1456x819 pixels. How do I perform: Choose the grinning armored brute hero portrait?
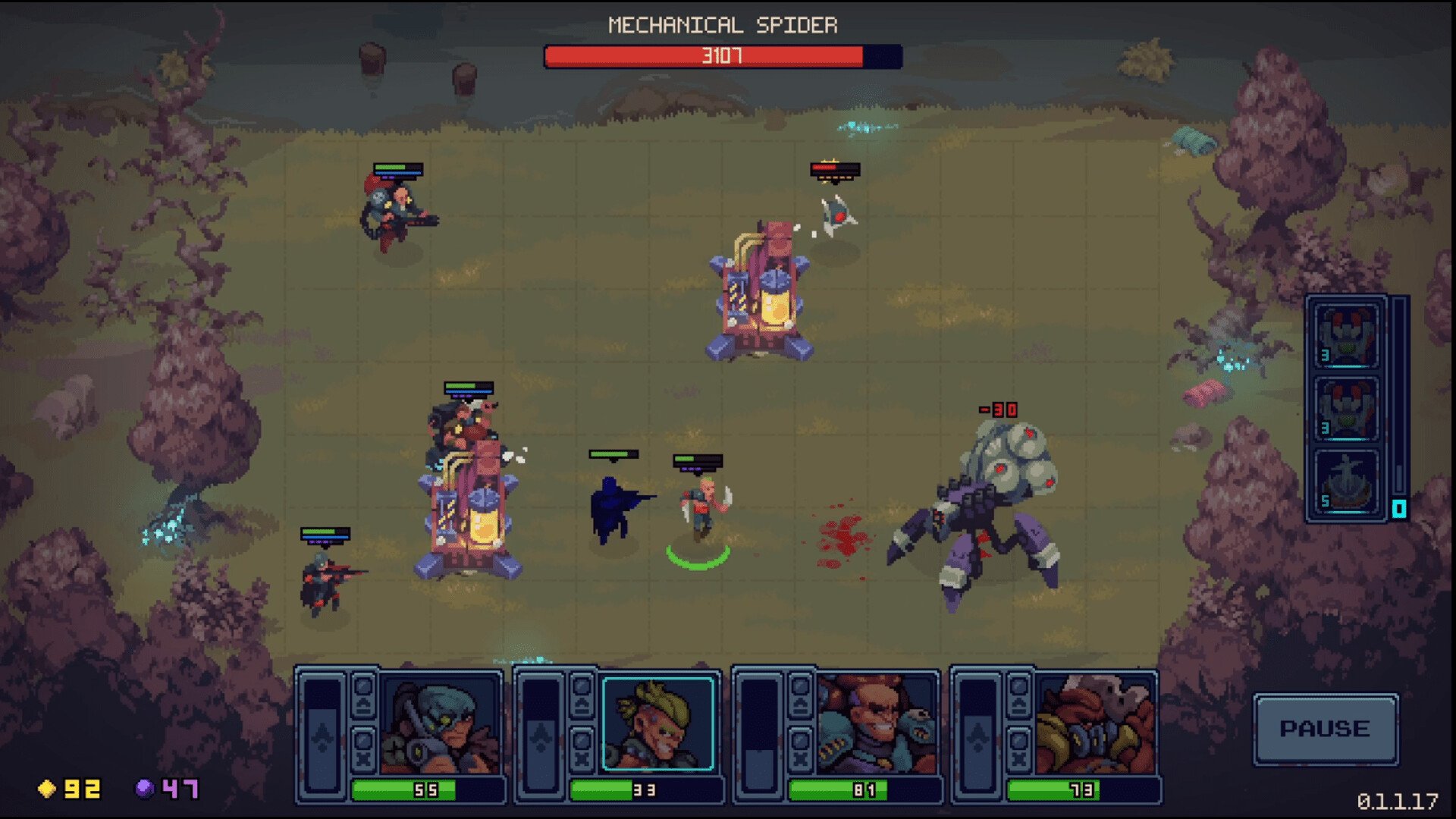coord(877,725)
